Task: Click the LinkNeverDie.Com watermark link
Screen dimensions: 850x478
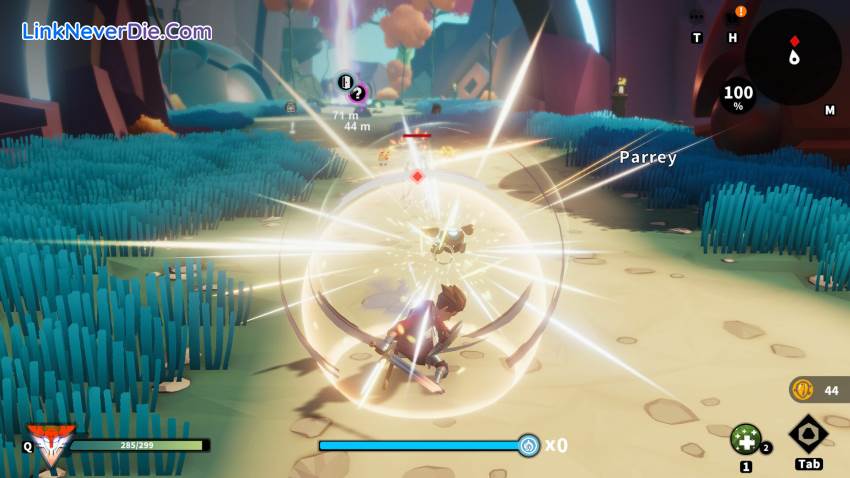Action: 117,31
